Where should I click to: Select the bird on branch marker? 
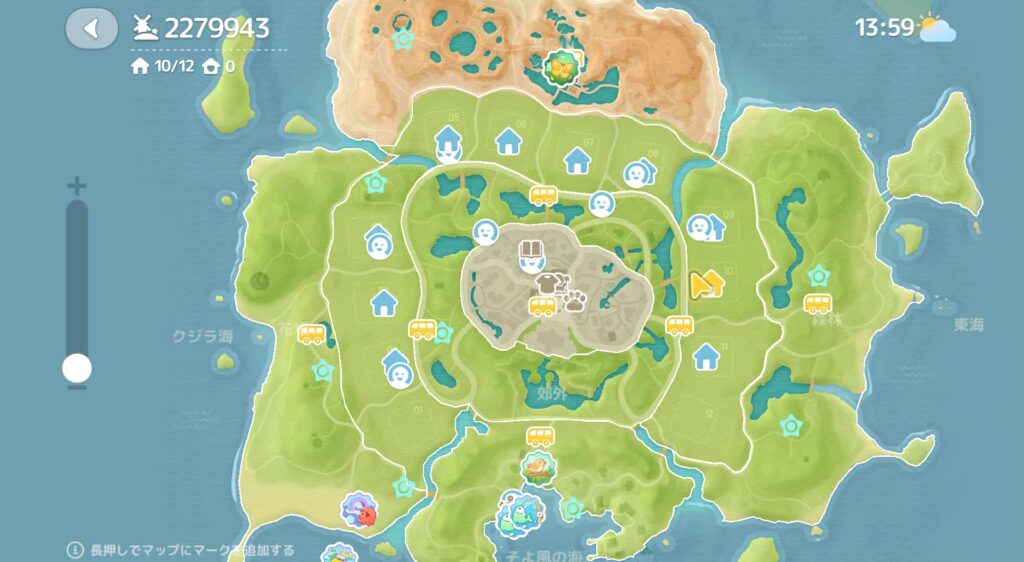click(539, 465)
